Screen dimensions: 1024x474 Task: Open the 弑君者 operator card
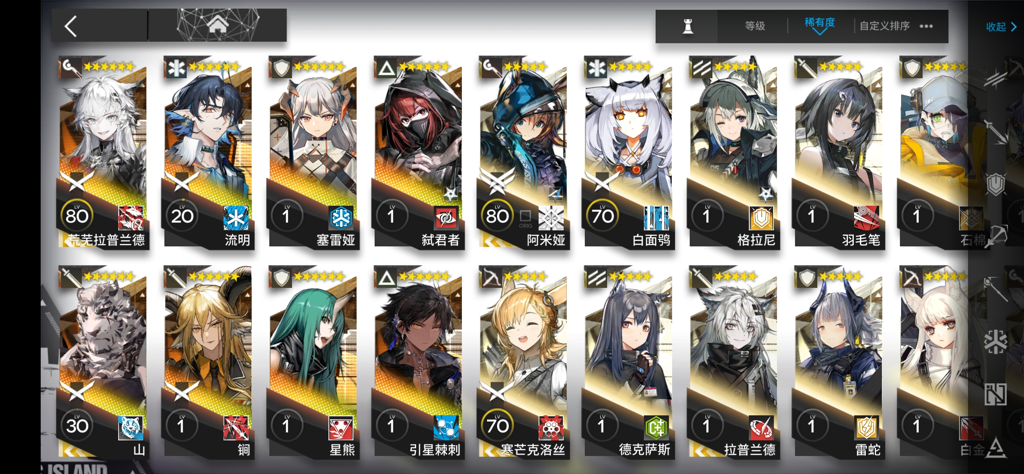point(417,150)
